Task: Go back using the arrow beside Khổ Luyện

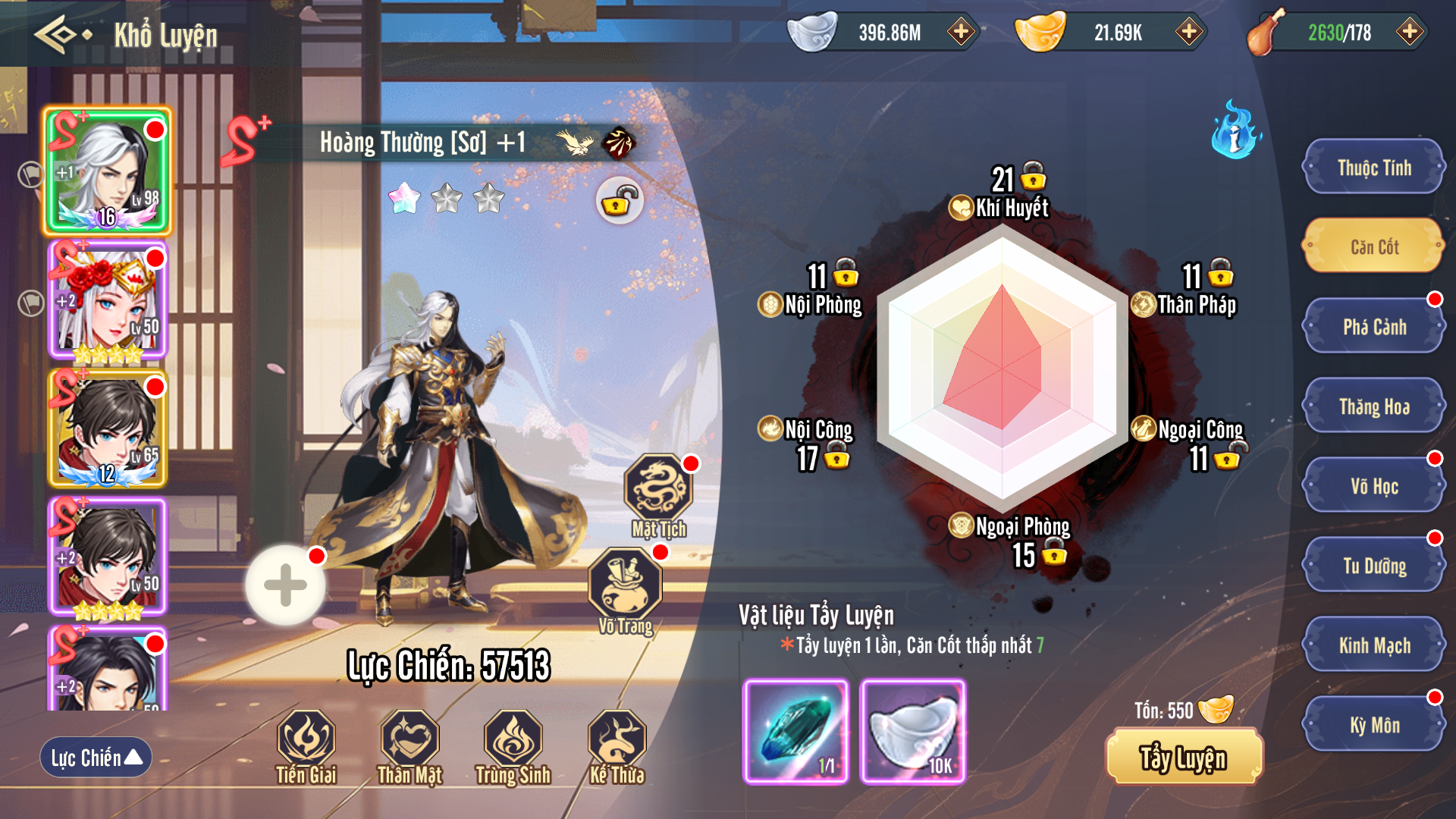Action: (x=61, y=35)
